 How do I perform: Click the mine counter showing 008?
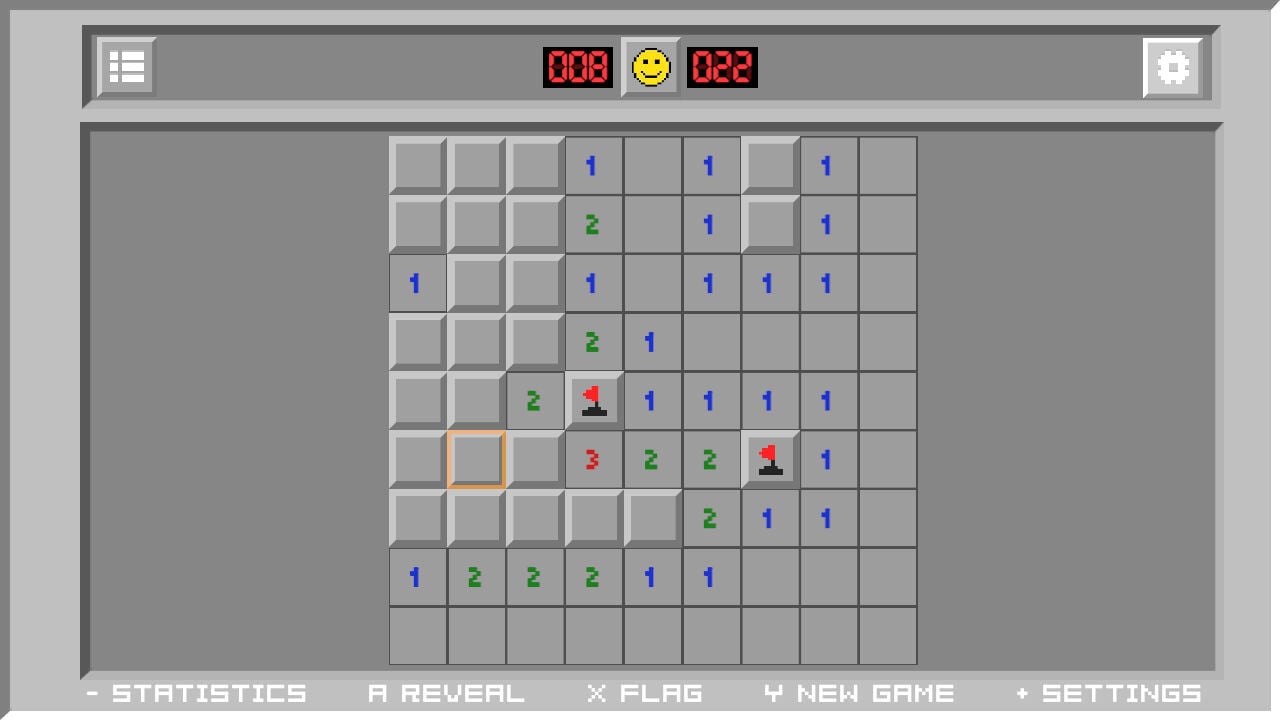pos(578,68)
